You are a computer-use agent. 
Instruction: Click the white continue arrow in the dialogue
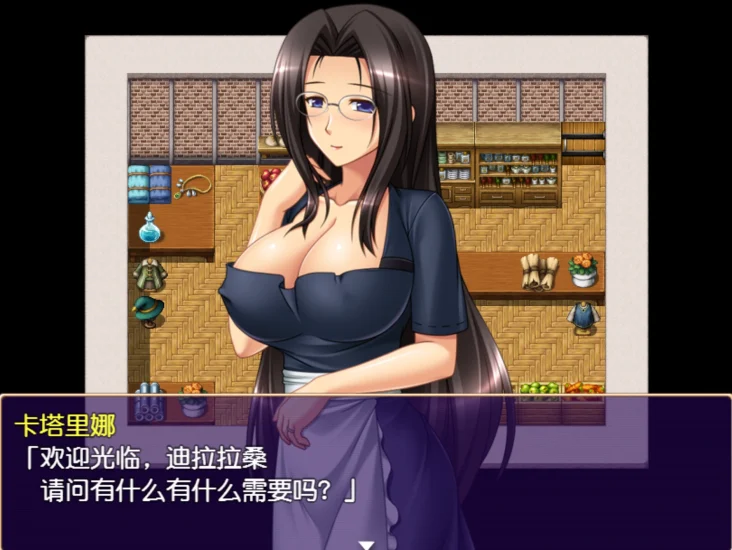click(x=366, y=543)
